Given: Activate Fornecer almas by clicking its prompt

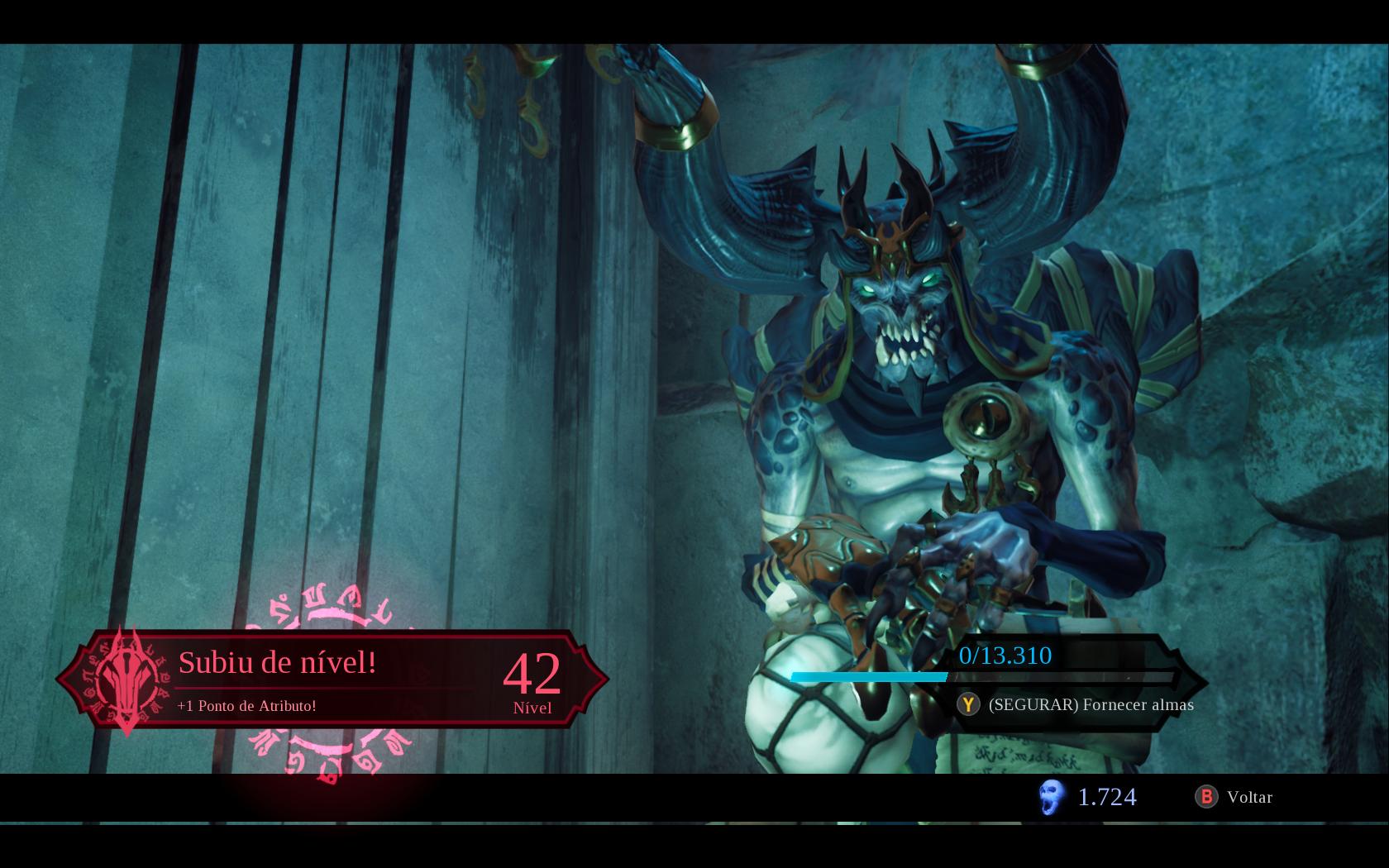Looking at the screenshot, I should [1090, 705].
